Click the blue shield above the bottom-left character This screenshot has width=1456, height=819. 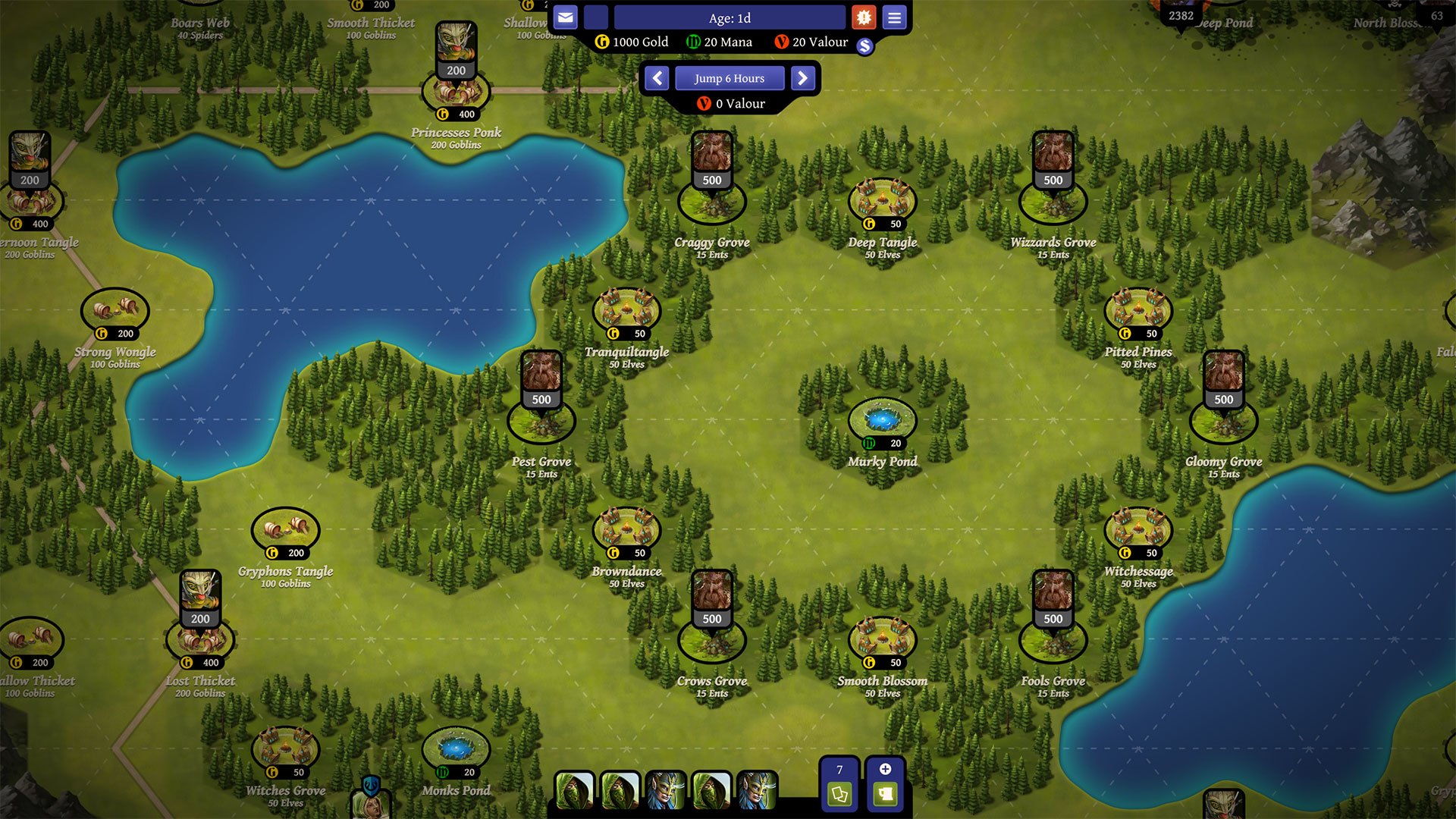369,786
